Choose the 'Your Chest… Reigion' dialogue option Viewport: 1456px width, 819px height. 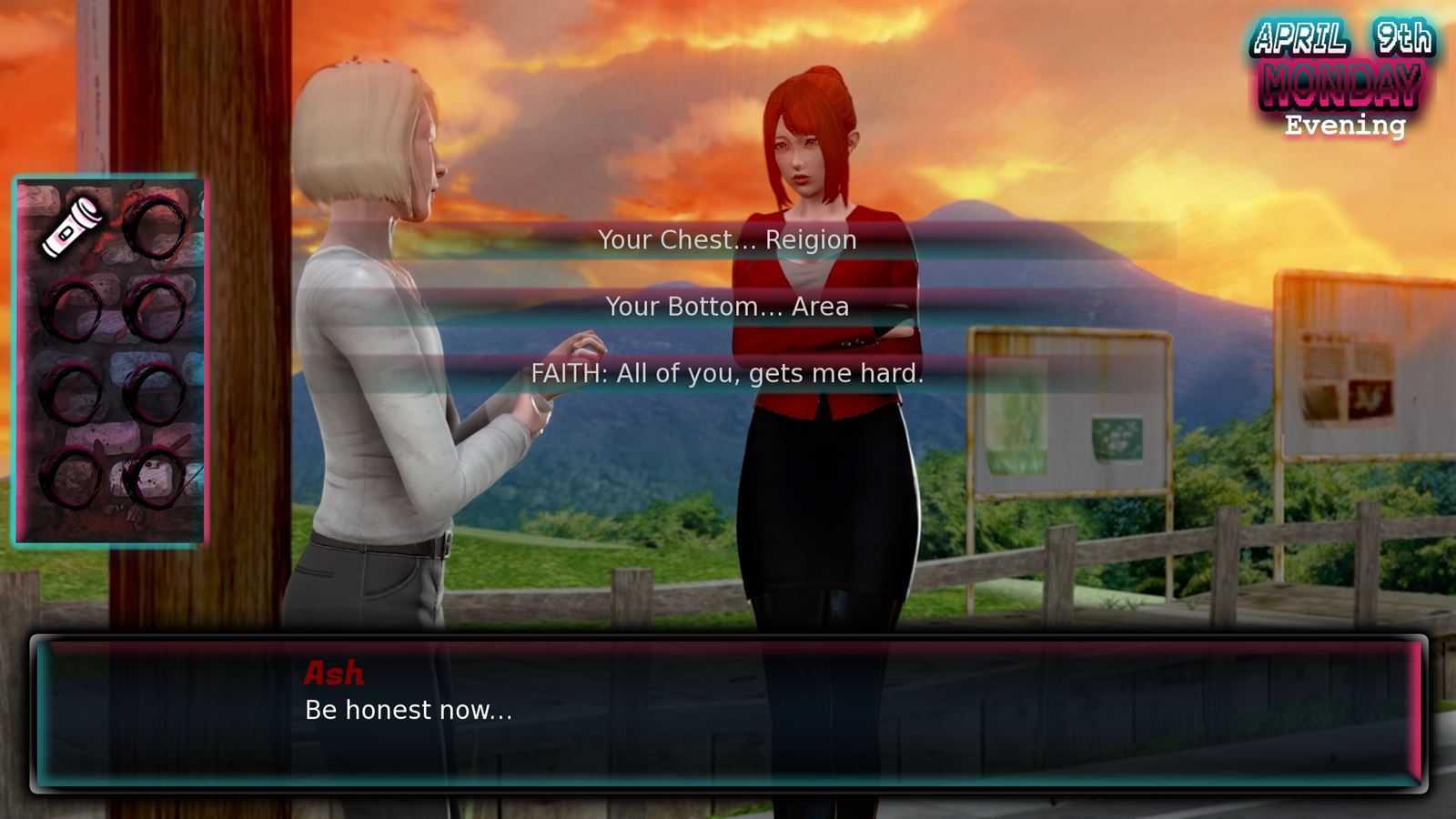tap(727, 239)
